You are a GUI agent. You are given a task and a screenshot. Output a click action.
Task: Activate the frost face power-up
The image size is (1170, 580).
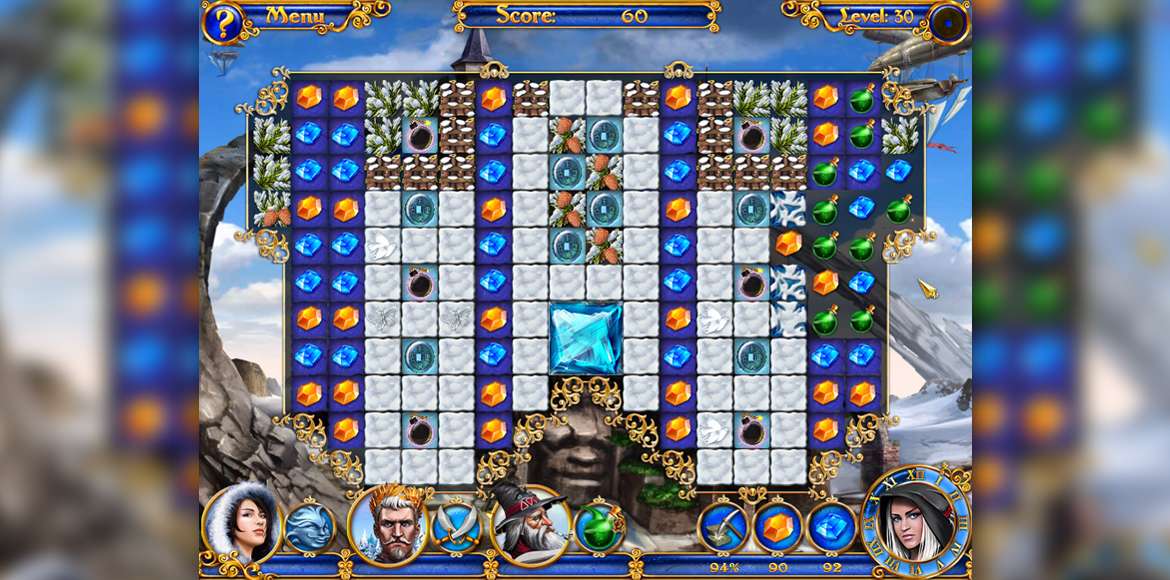[x=308, y=527]
